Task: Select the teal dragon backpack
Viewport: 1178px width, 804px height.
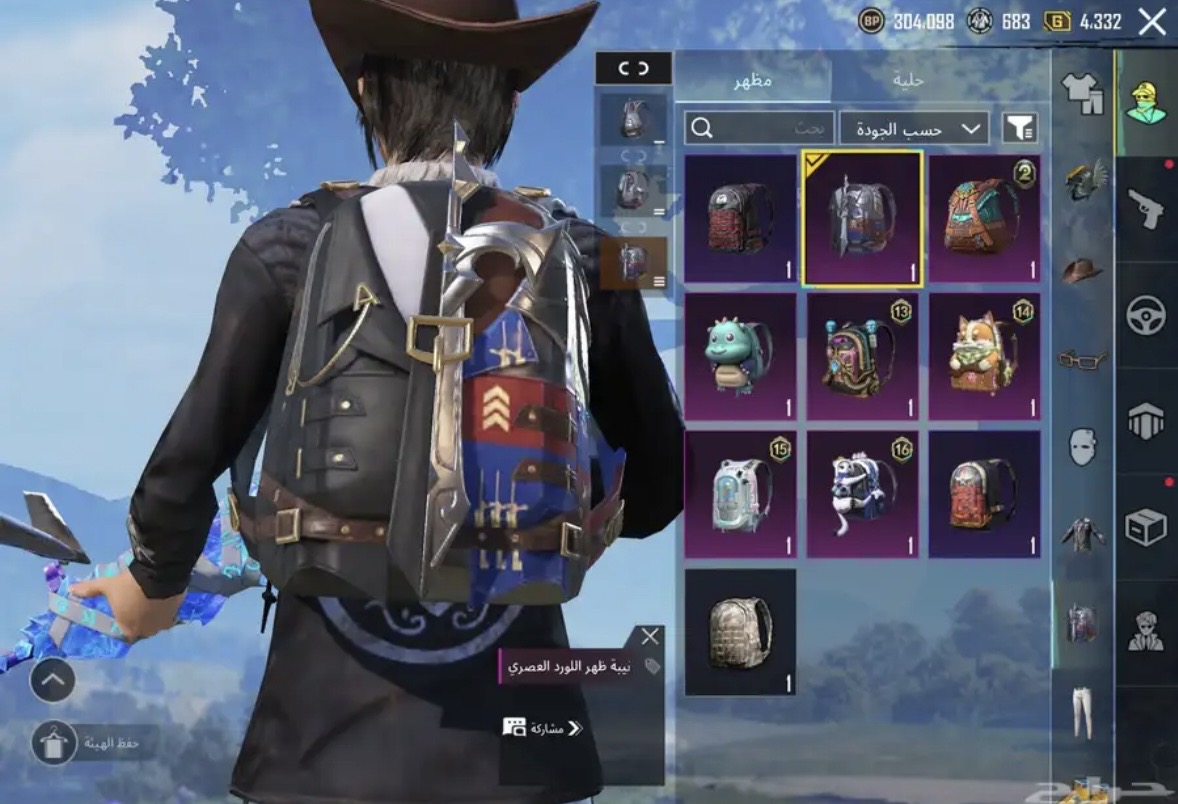Action: click(740, 356)
